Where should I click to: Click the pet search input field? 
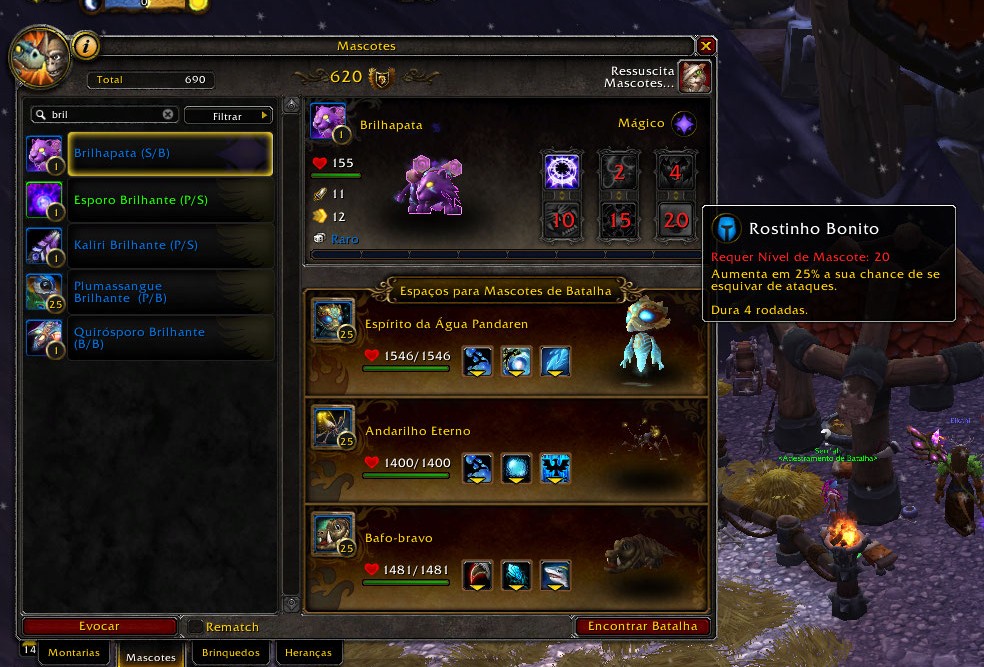point(100,115)
